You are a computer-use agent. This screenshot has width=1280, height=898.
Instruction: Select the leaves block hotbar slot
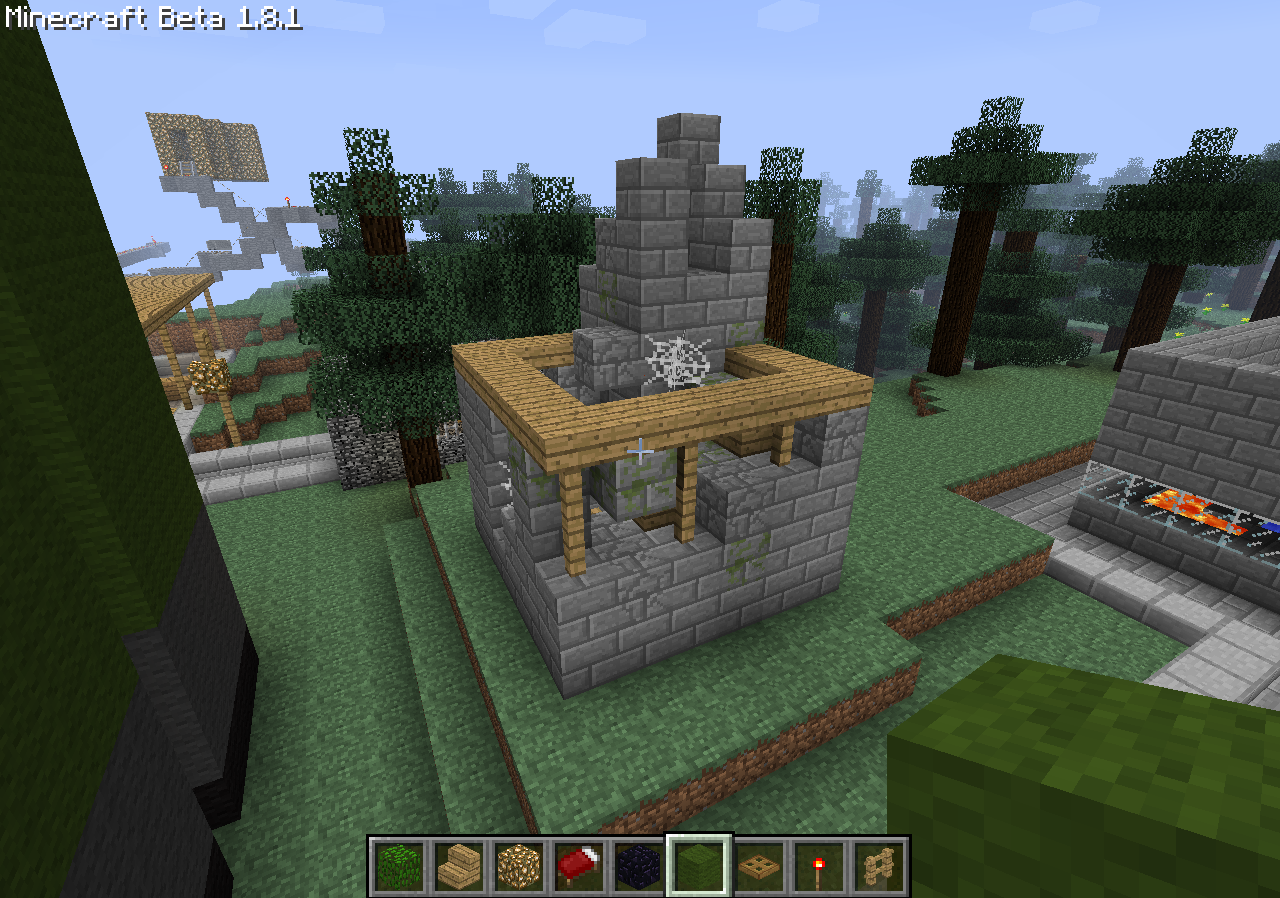[x=399, y=866]
